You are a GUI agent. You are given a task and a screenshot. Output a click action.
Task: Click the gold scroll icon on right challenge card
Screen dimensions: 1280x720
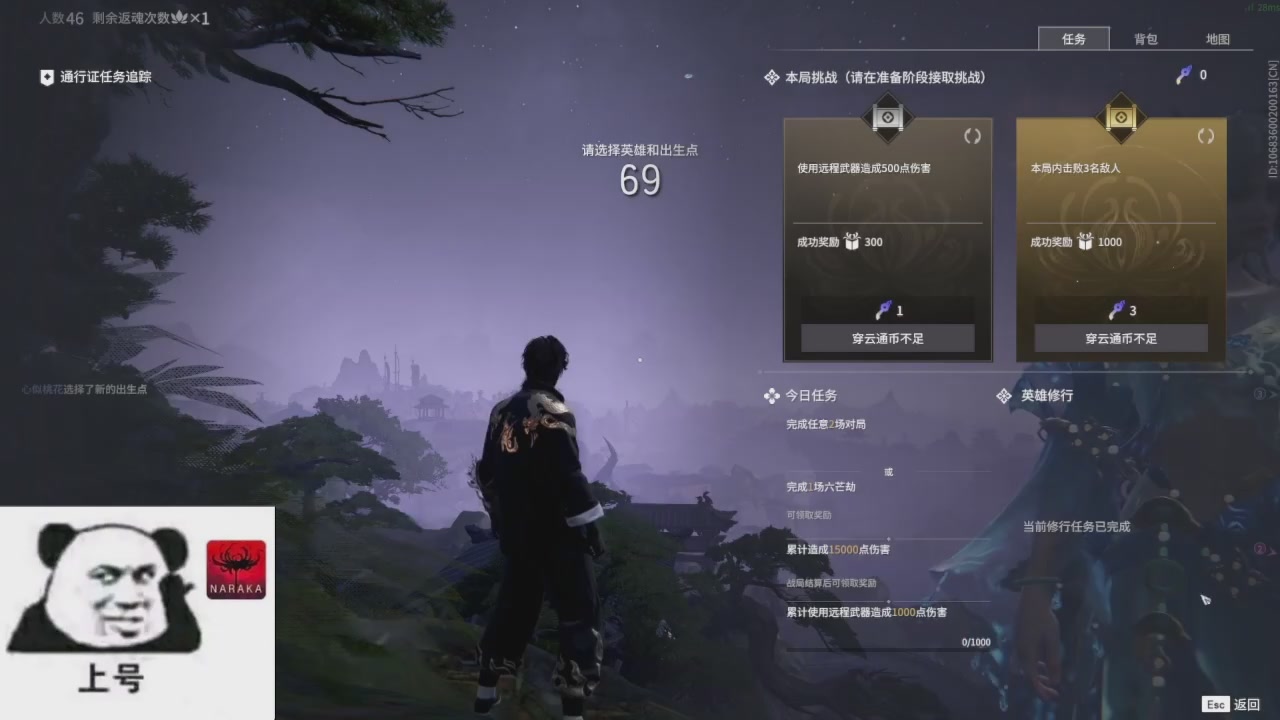click(1119, 119)
